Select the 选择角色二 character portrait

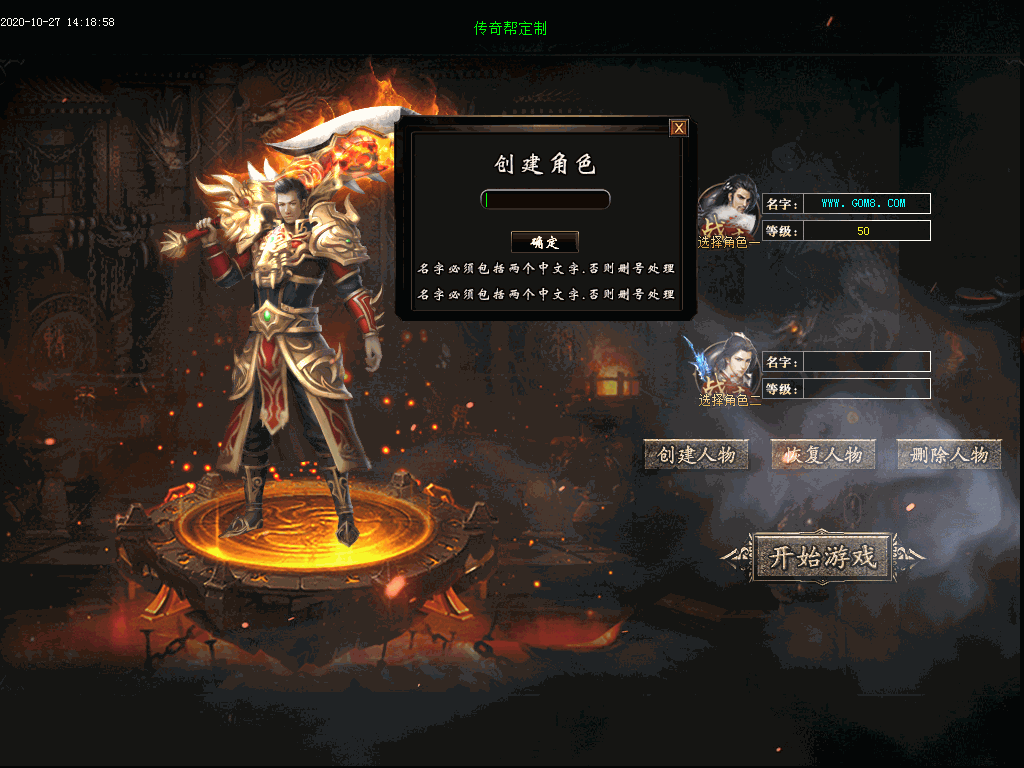coord(727,368)
